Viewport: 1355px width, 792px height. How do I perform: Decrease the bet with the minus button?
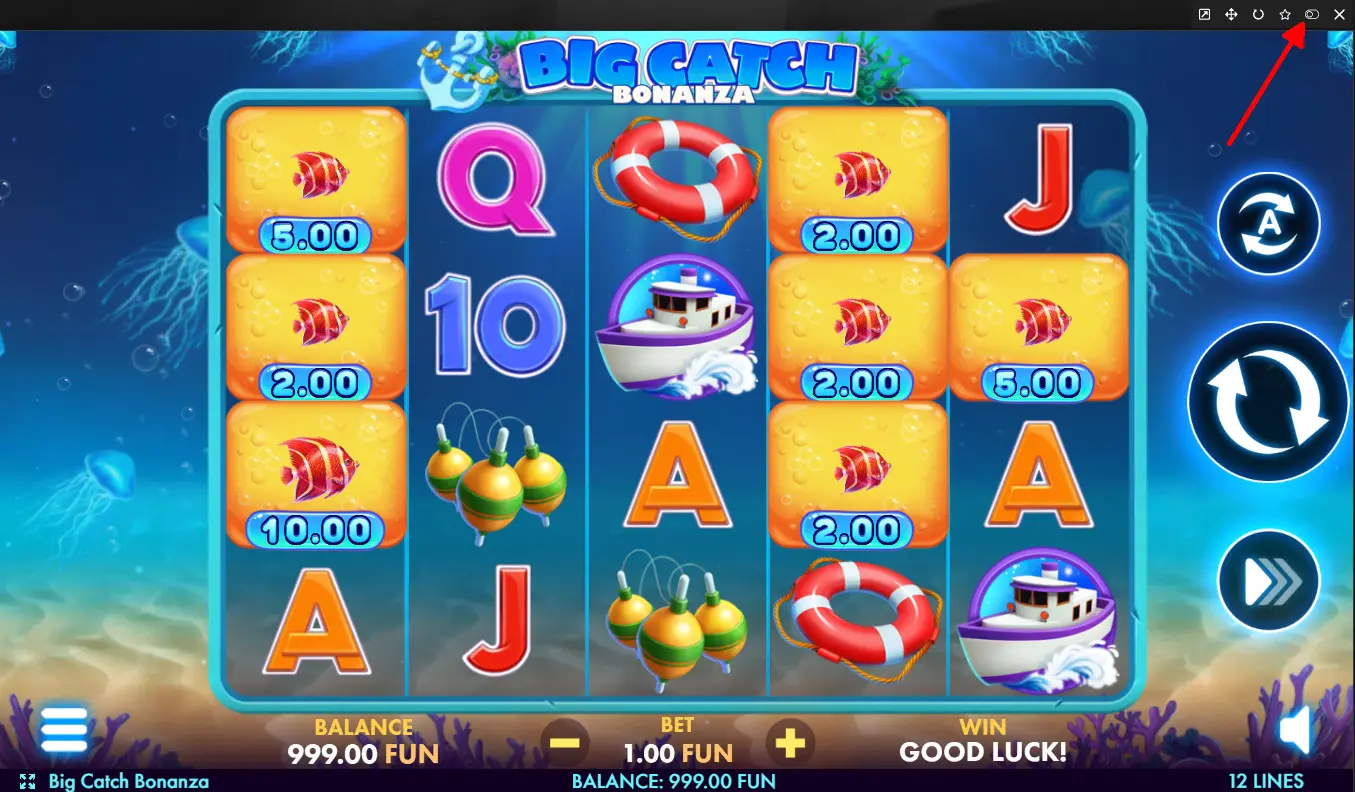[x=565, y=743]
